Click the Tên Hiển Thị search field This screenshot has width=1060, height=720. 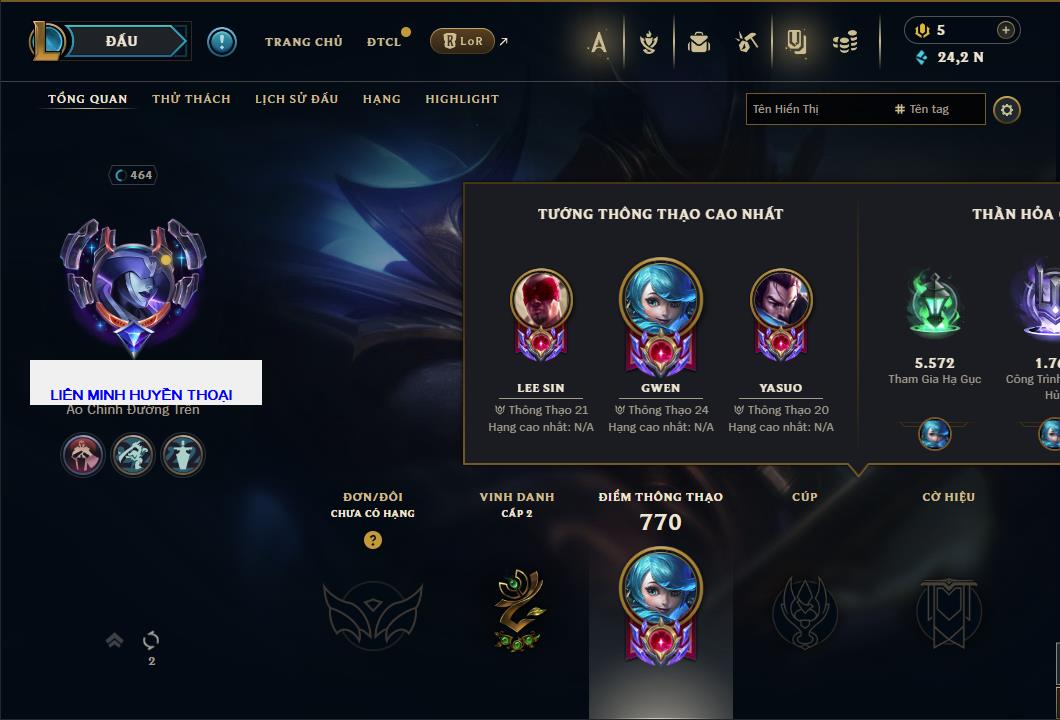[815, 109]
